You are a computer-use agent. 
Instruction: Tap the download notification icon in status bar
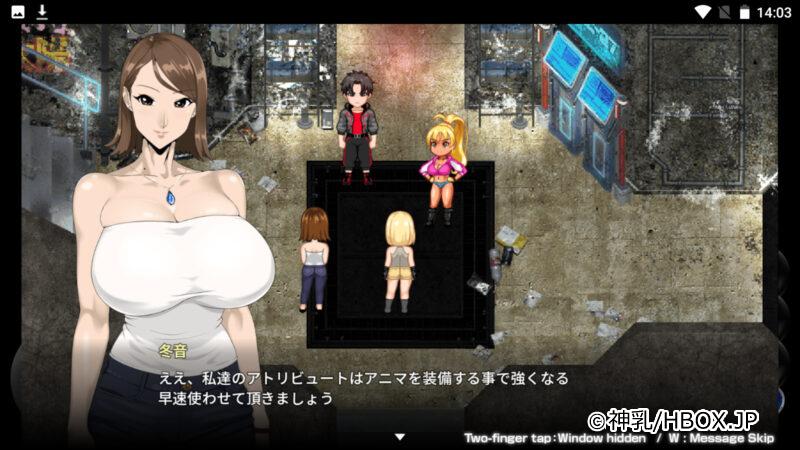pyautogui.click(x=42, y=12)
